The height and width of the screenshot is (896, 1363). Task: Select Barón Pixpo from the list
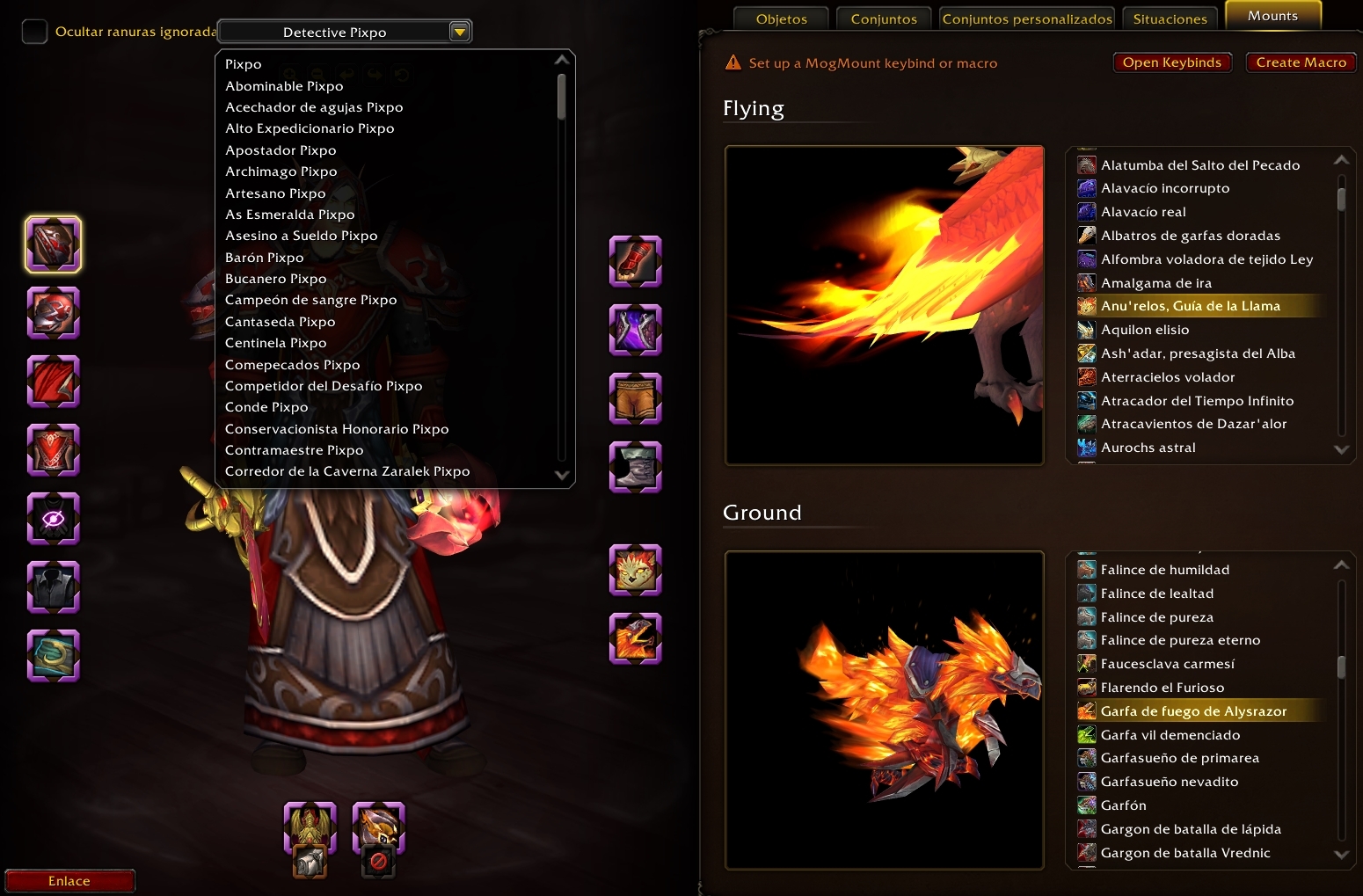(x=264, y=258)
